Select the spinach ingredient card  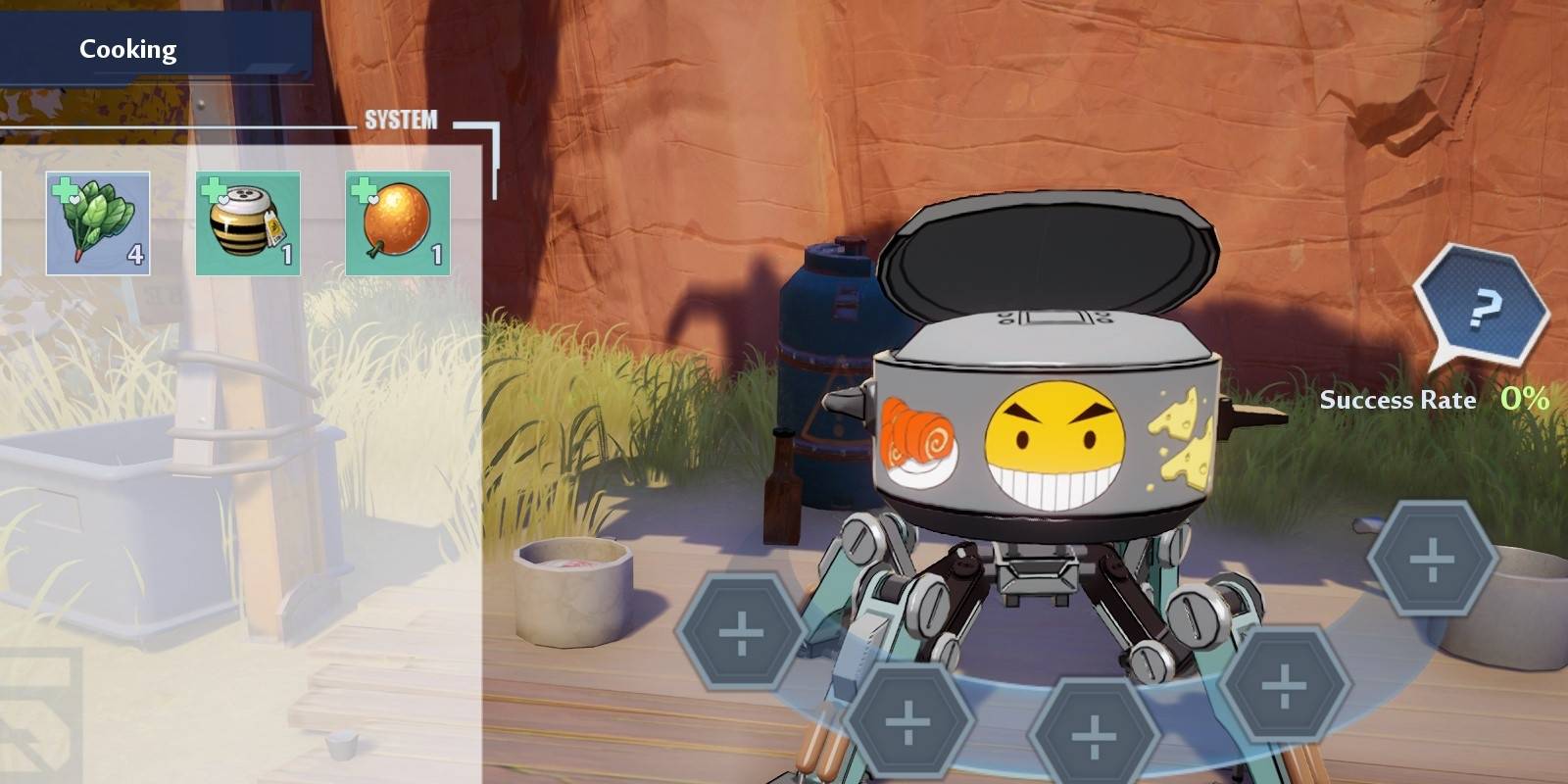click(x=98, y=223)
